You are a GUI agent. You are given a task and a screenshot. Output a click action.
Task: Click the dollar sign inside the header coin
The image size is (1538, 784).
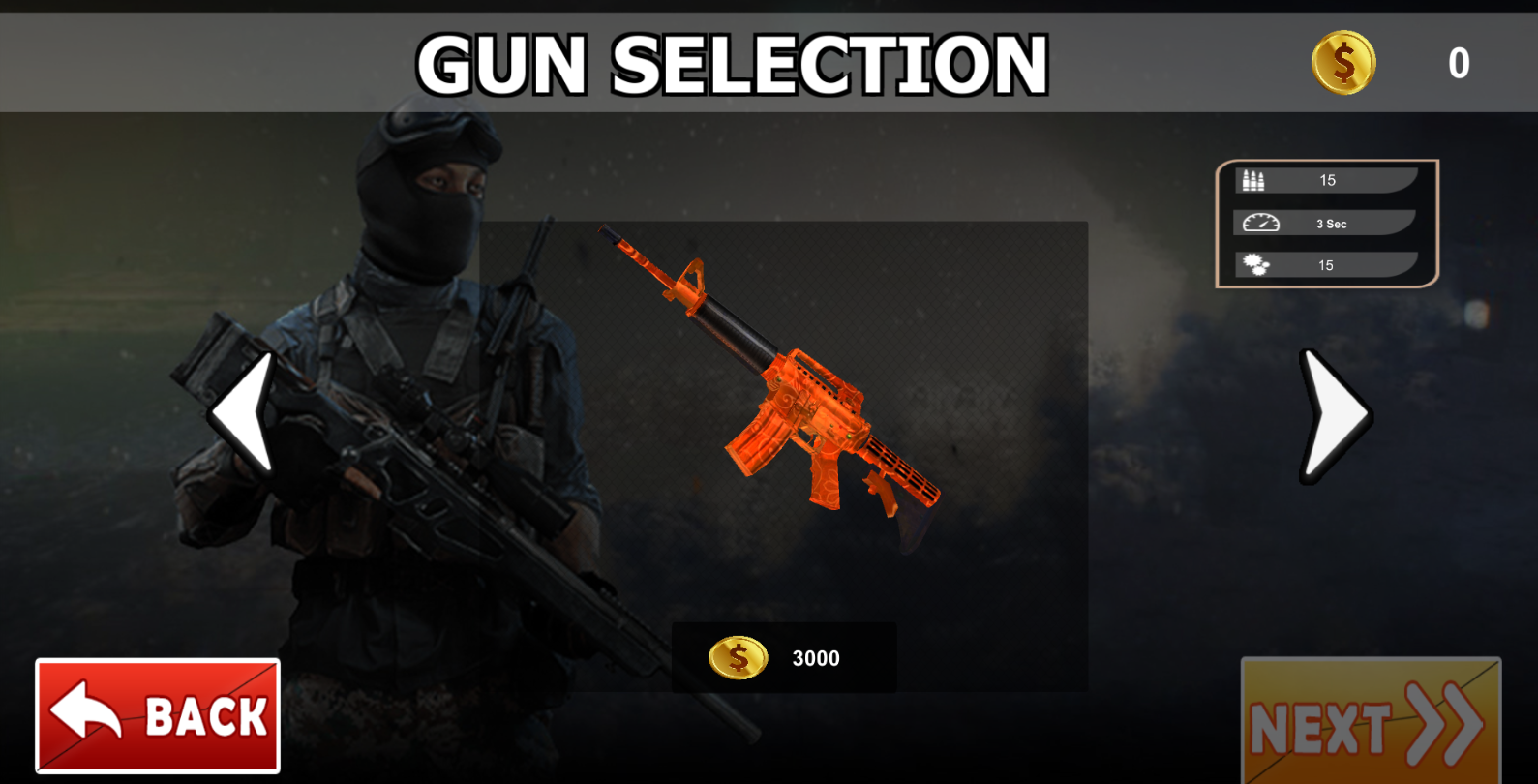[1345, 64]
